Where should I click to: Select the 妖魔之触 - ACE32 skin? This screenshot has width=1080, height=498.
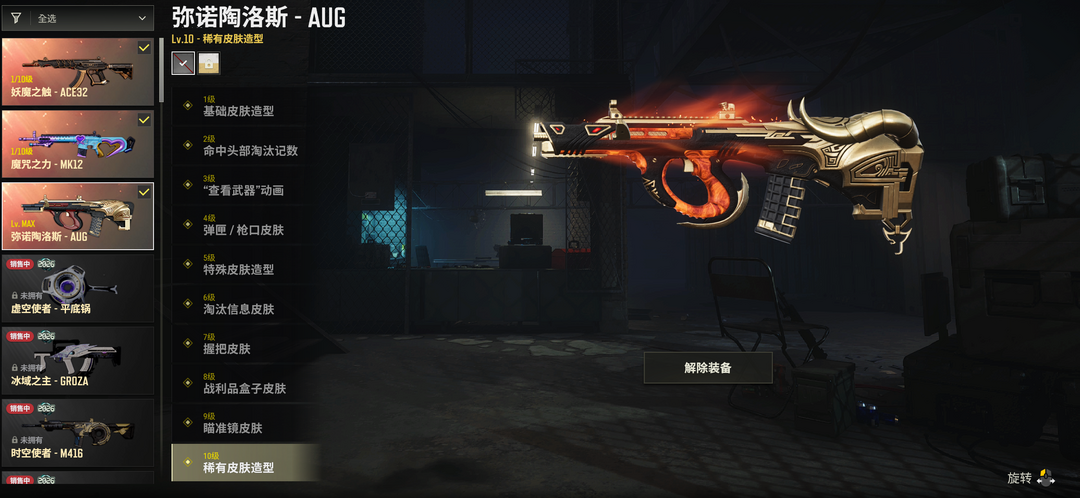coord(78,72)
